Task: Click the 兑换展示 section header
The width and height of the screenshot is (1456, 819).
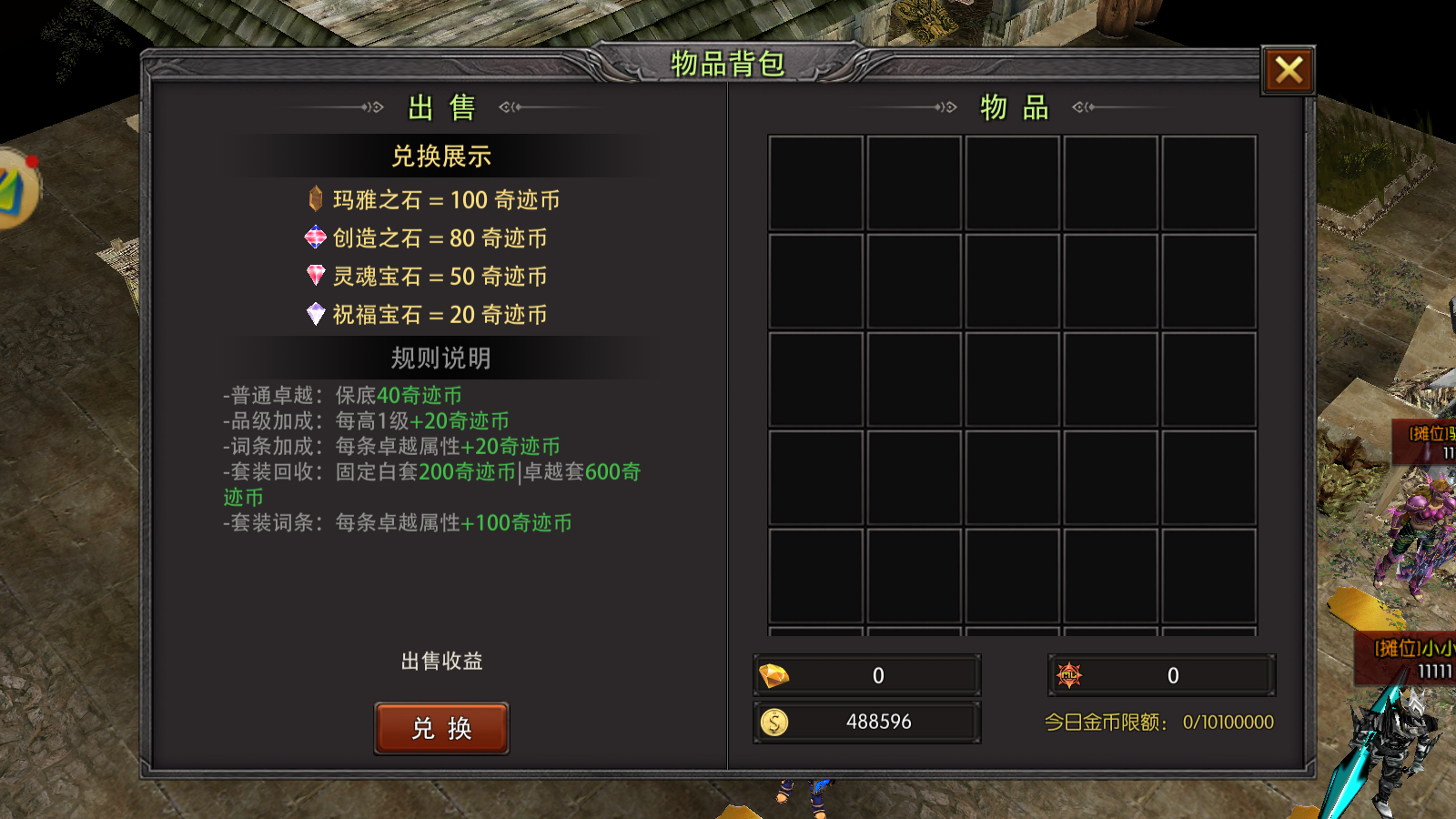Action: (441, 156)
